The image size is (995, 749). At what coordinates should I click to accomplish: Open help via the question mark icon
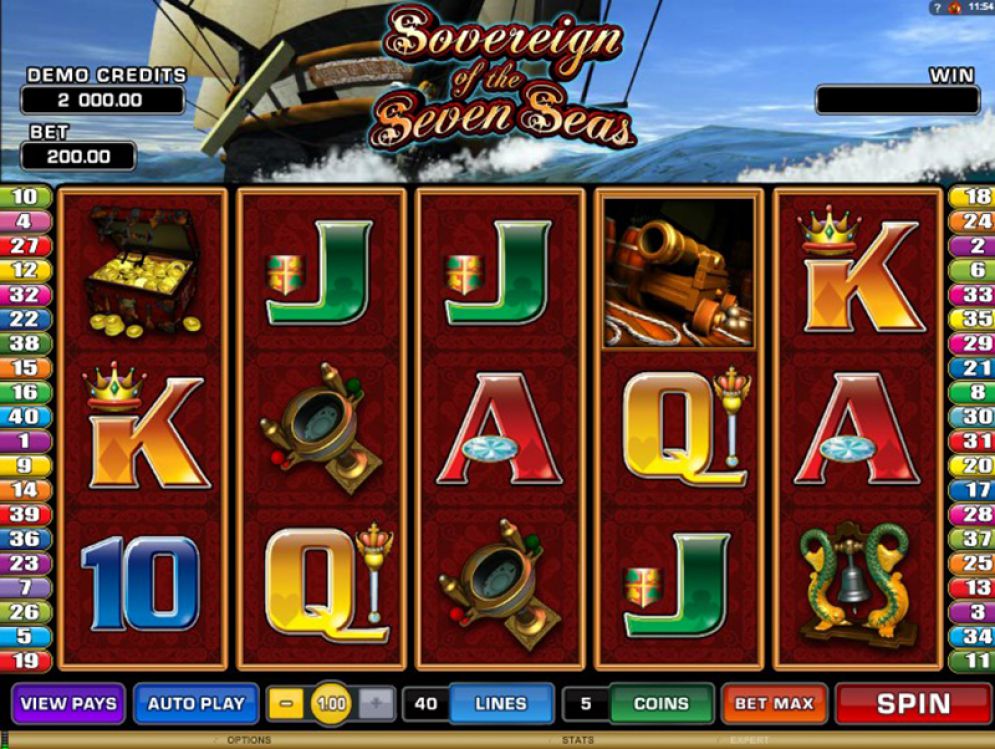coord(936,8)
